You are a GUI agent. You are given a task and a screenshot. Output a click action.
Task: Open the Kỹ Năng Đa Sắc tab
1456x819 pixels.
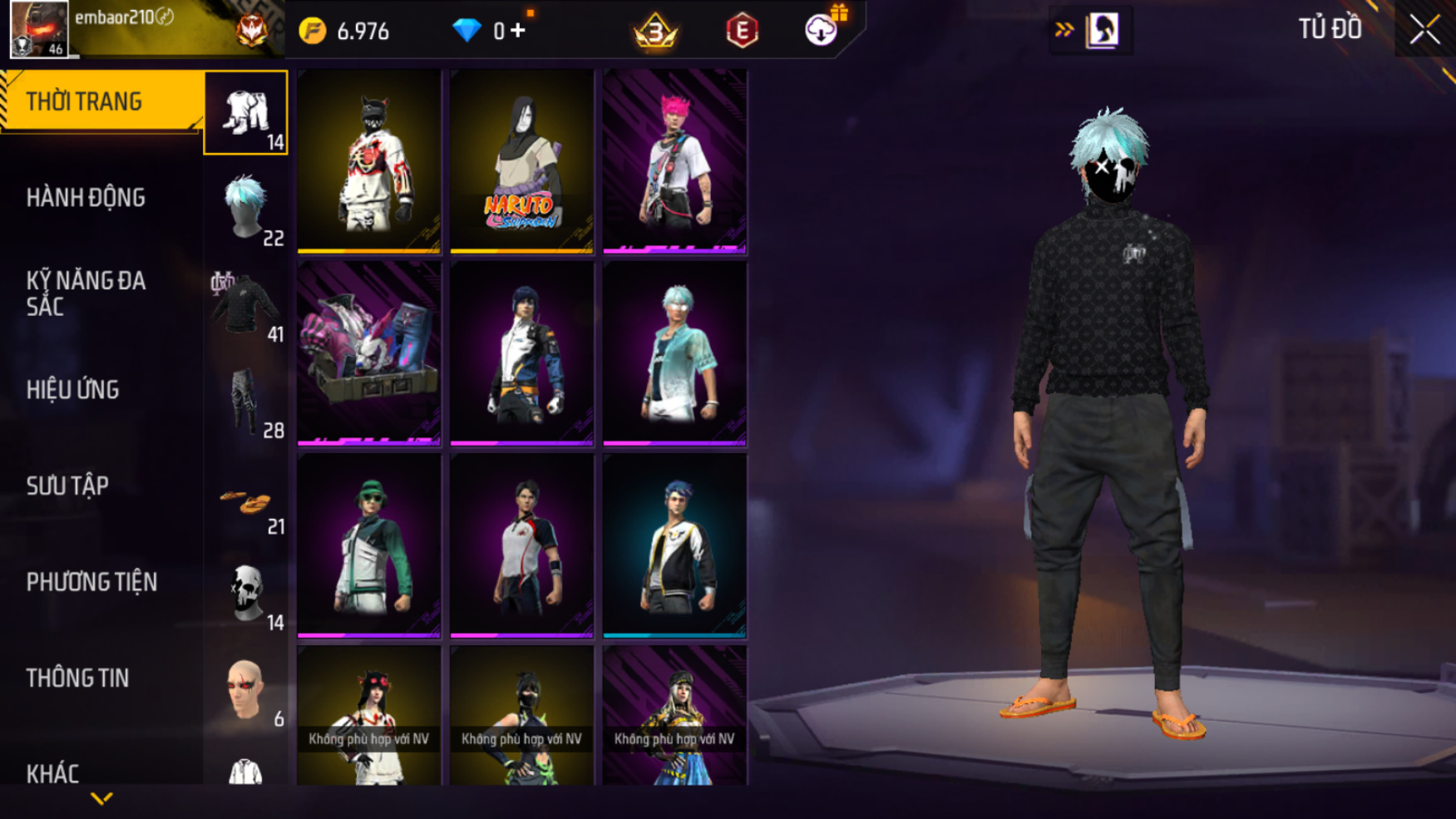pos(86,293)
